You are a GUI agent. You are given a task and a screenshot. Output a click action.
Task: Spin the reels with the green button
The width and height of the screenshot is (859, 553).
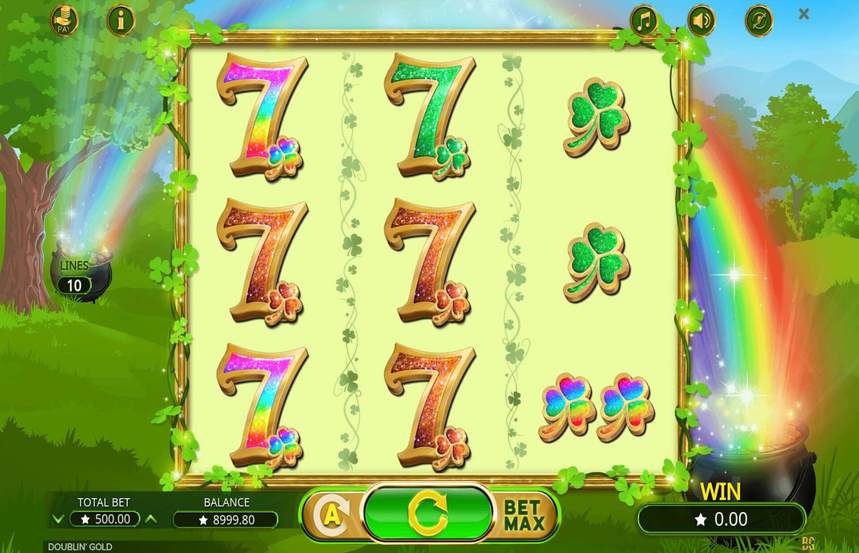428,512
